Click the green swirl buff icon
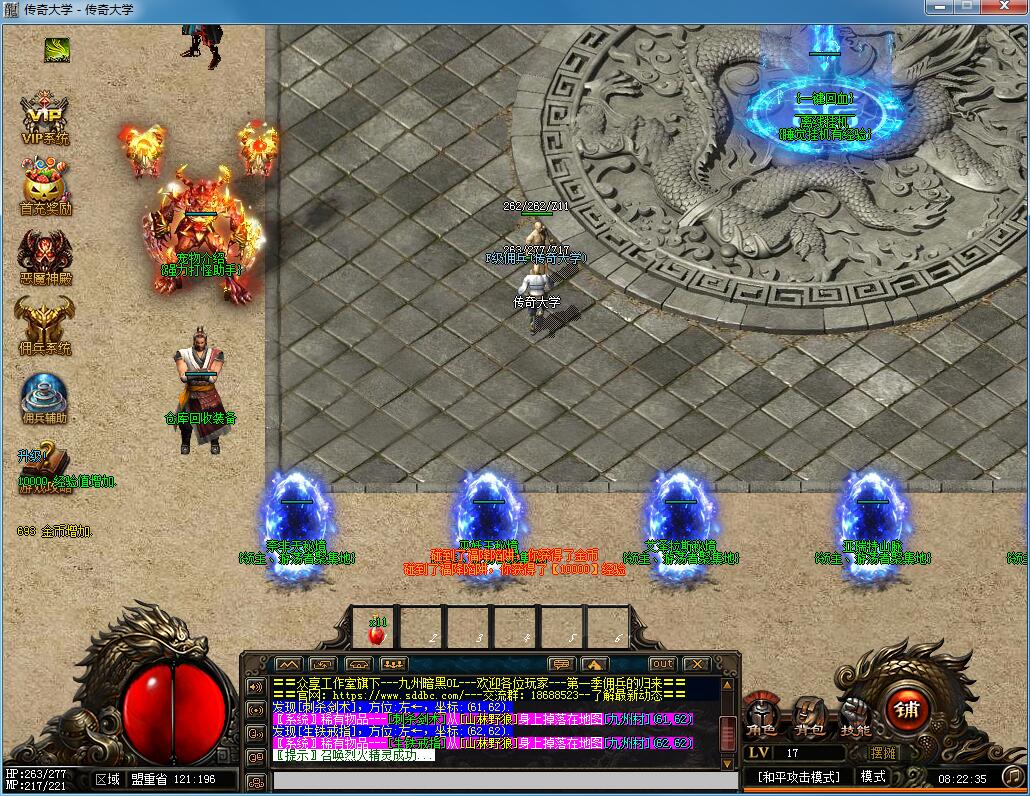This screenshot has width=1030, height=796. pyautogui.click(x=57, y=49)
